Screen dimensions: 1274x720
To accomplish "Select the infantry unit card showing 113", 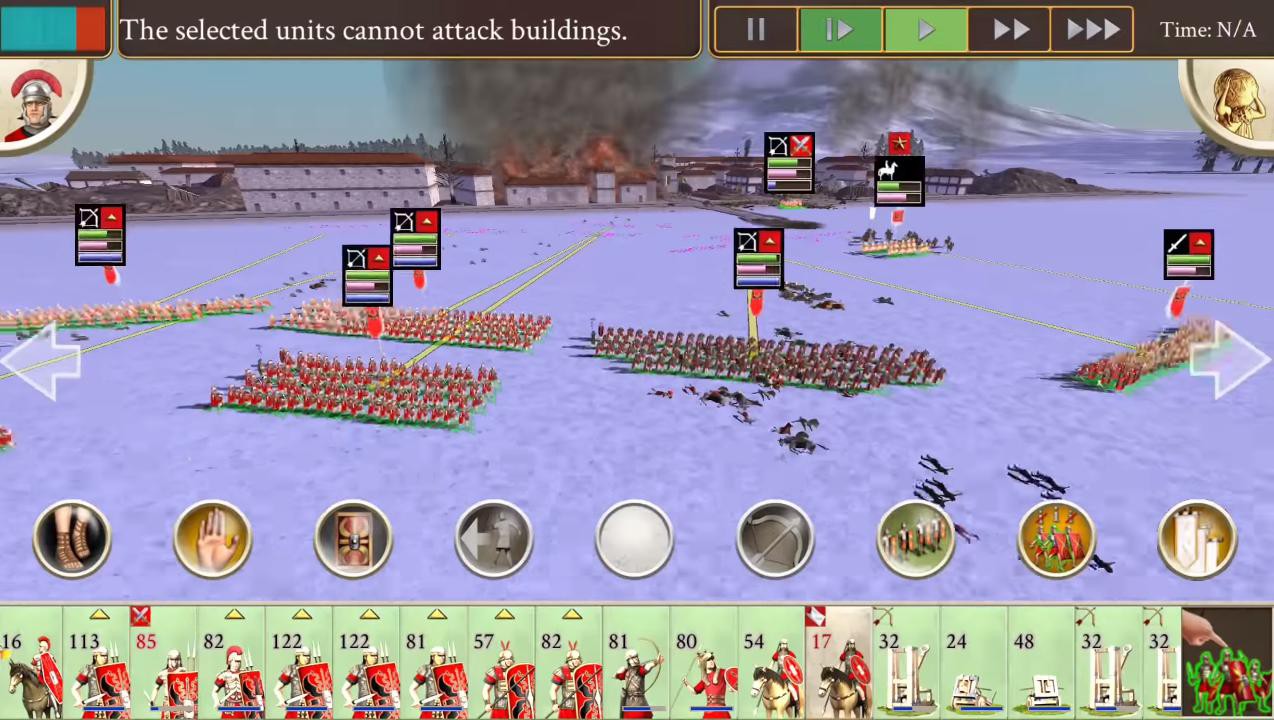I will tap(97, 664).
